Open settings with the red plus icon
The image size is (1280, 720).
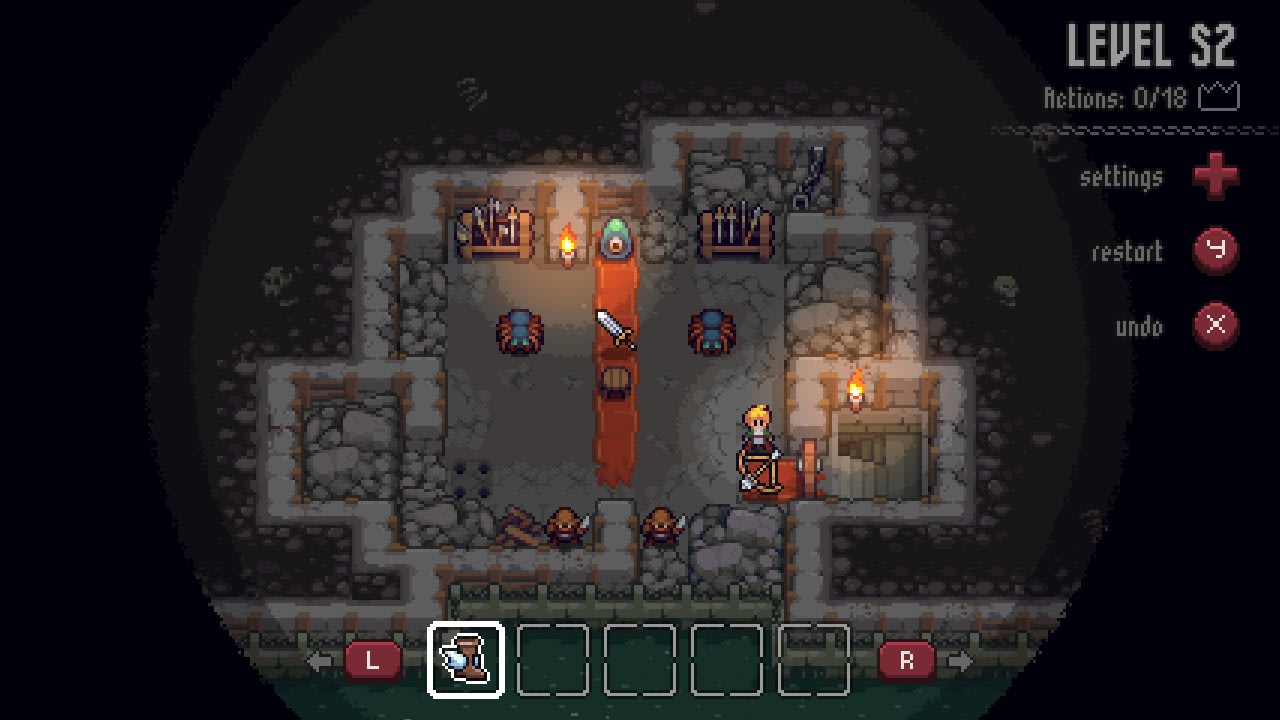[1216, 176]
